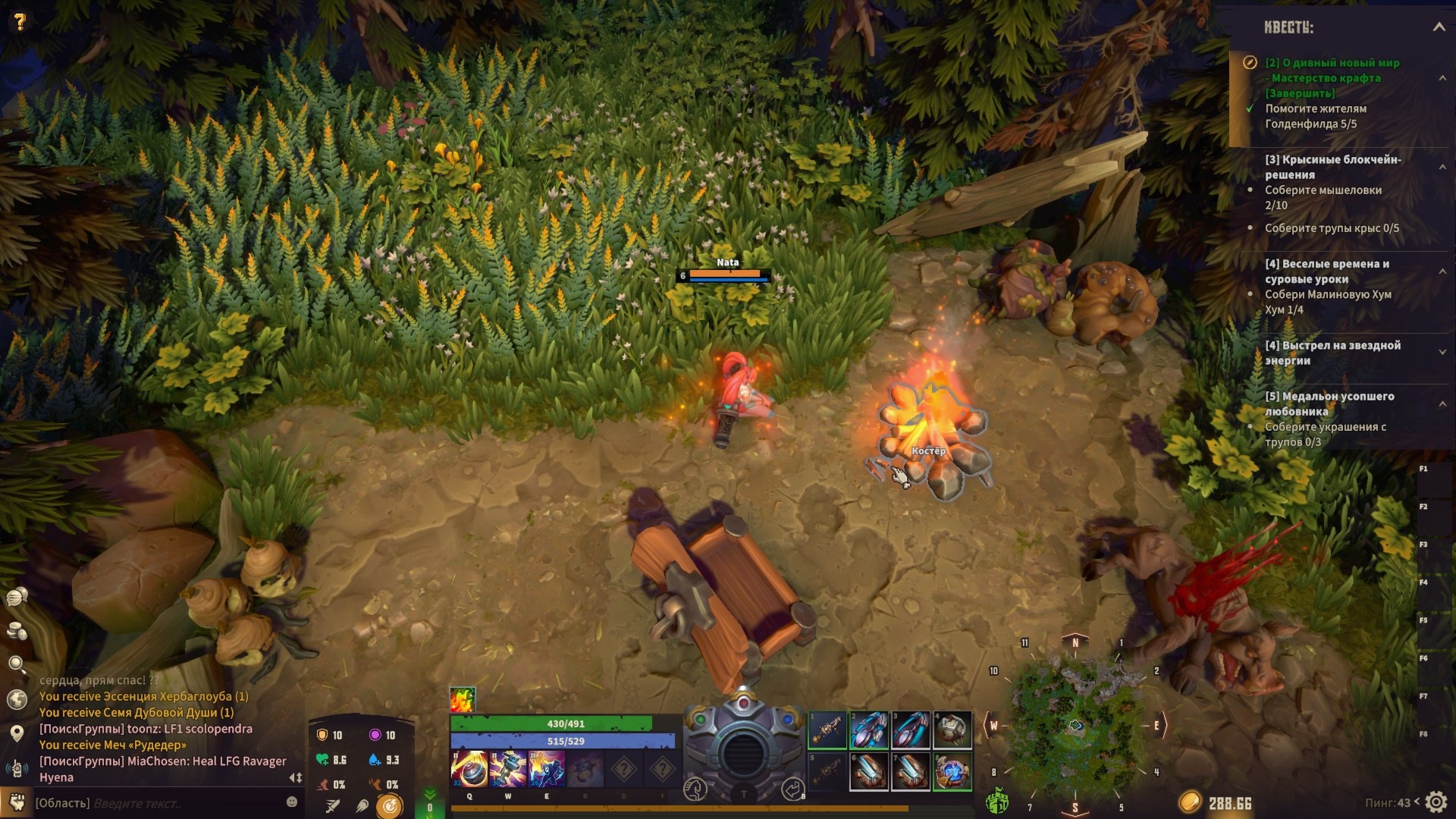The width and height of the screenshot is (1456, 819).
Task: Open the emoji picker in chat
Action: pyautogui.click(x=292, y=802)
